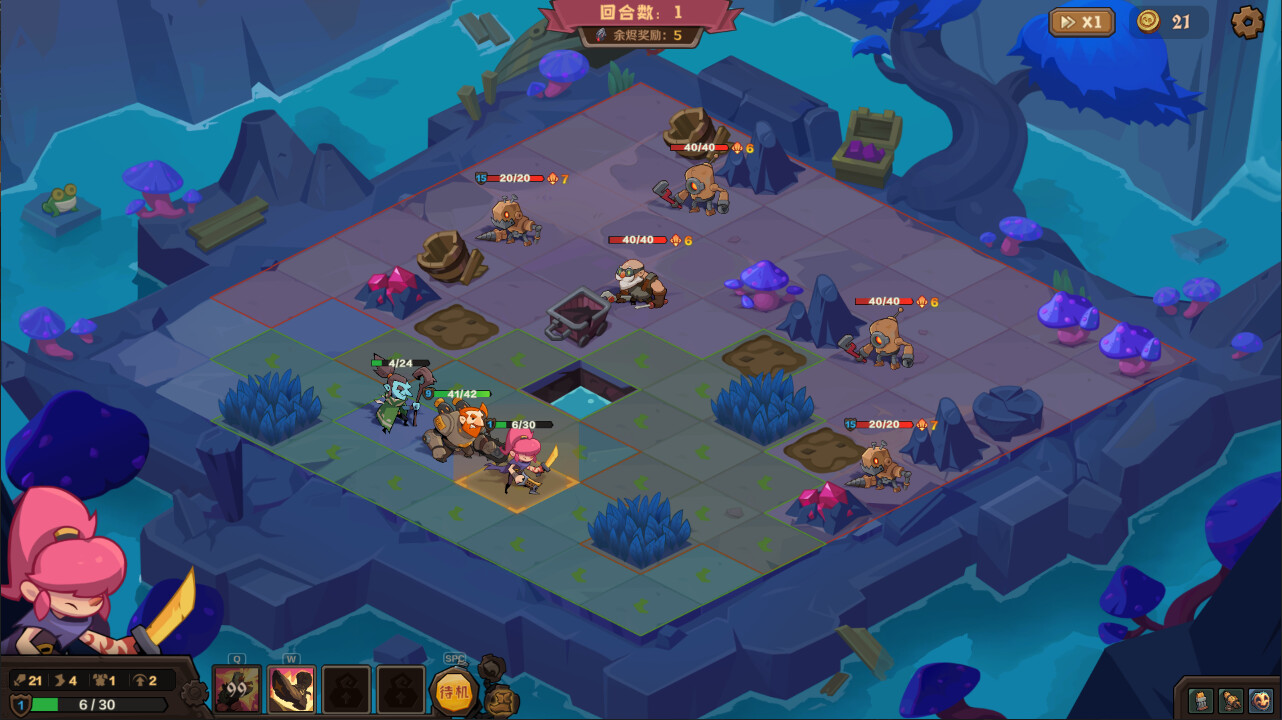The height and width of the screenshot is (720, 1282).
Task: Click the pumpkin unit icon bottom right
Action: pyautogui.click(x=1261, y=700)
